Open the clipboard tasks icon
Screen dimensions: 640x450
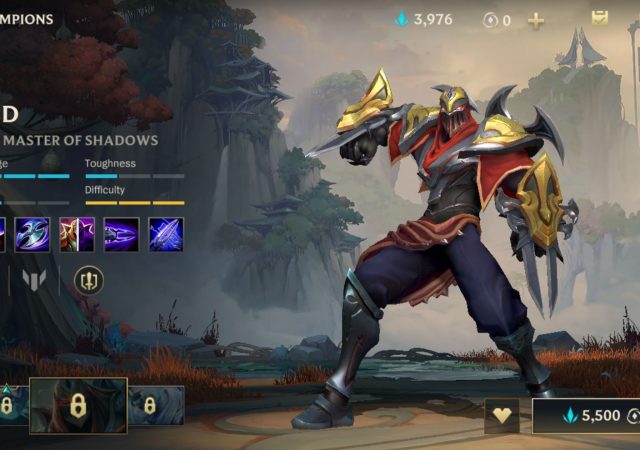click(600, 18)
